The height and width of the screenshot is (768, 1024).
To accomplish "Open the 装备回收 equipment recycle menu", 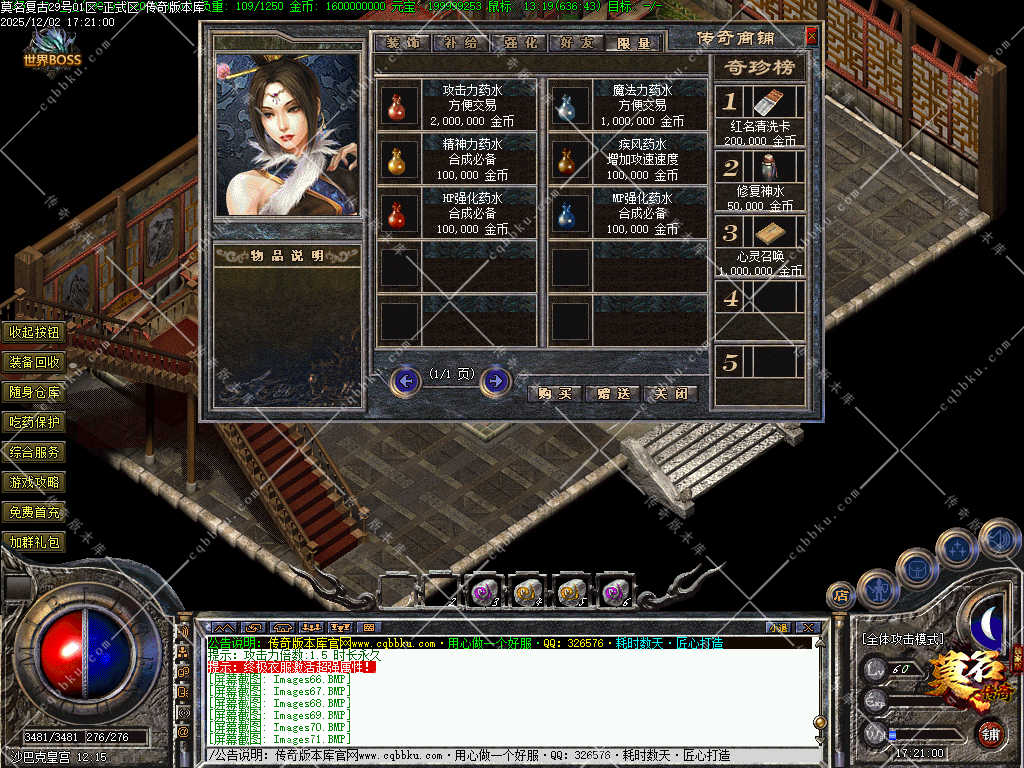I will pos(35,362).
